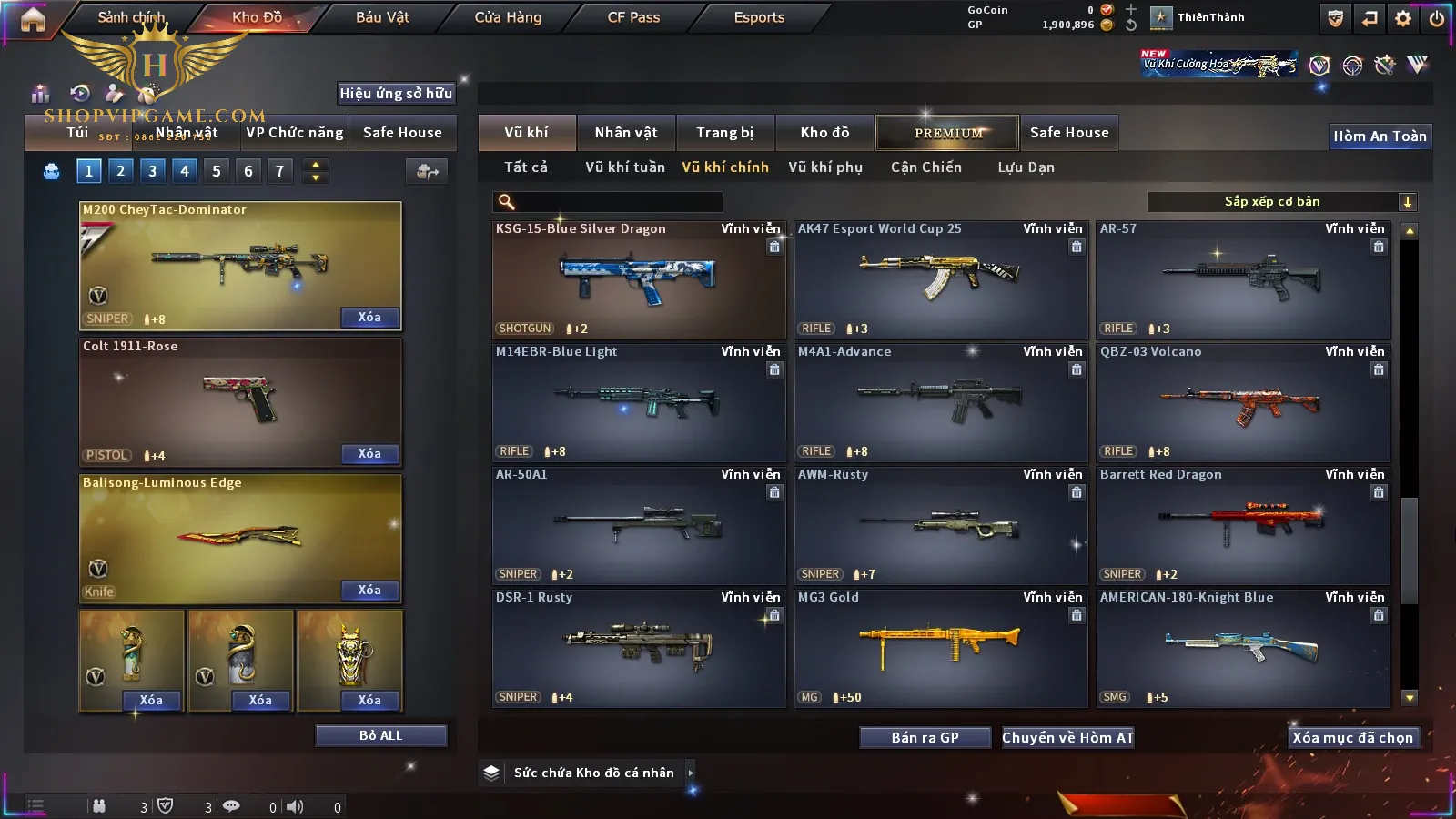1456x819 pixels.
Task: Filter by Cận Chiến weapons
Action: (x=925, y=167)
